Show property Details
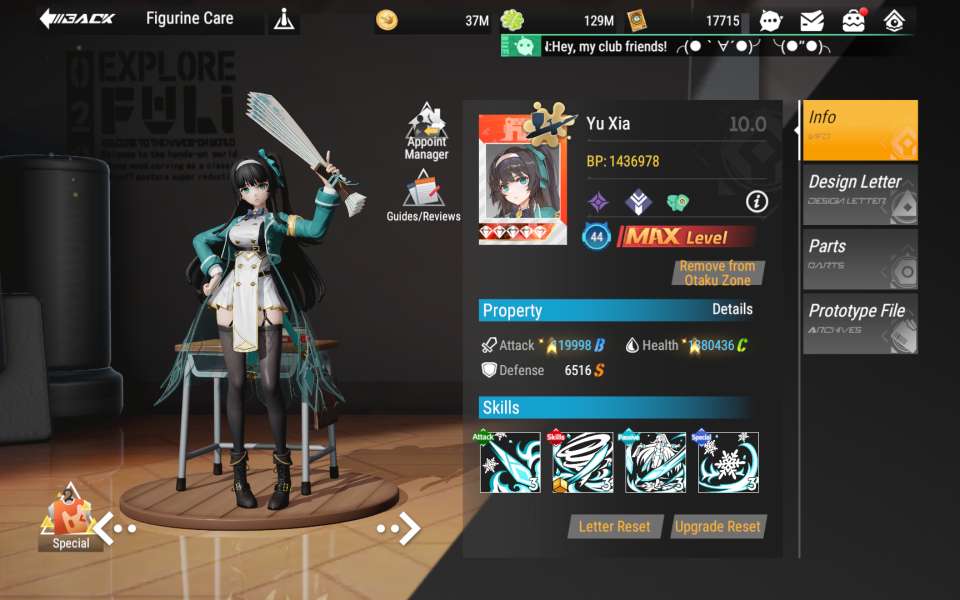Viewport: 960px width, 600px height. coord(732,310)
